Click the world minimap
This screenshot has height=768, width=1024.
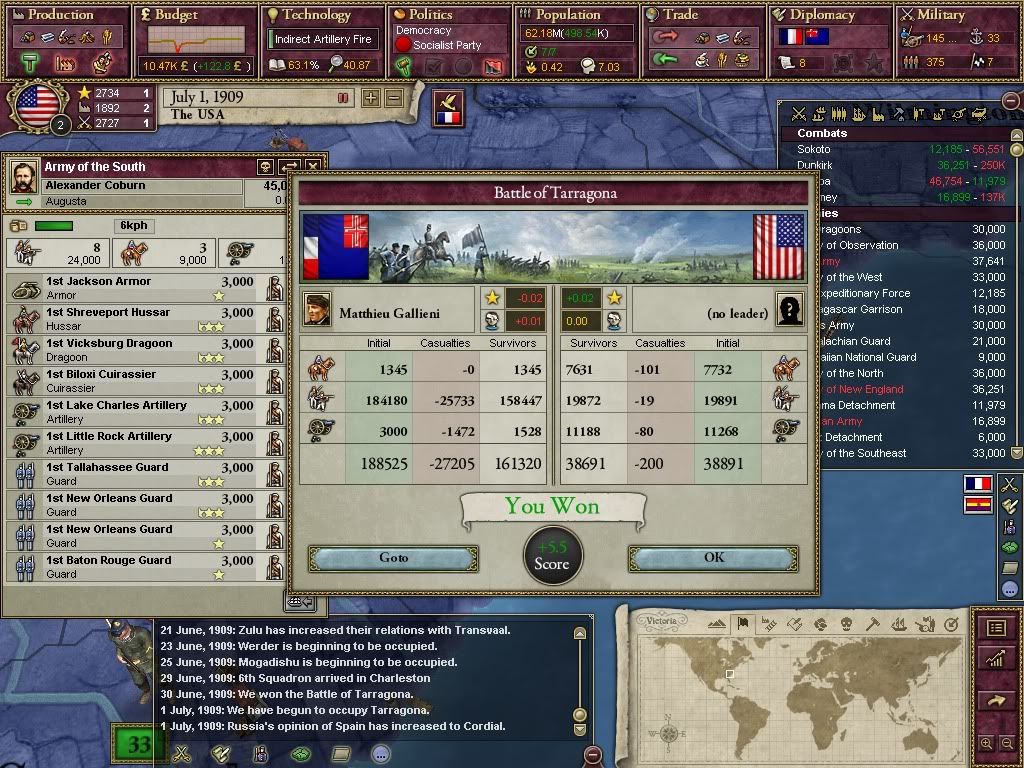pyautogui.click(x=810, y=690)
